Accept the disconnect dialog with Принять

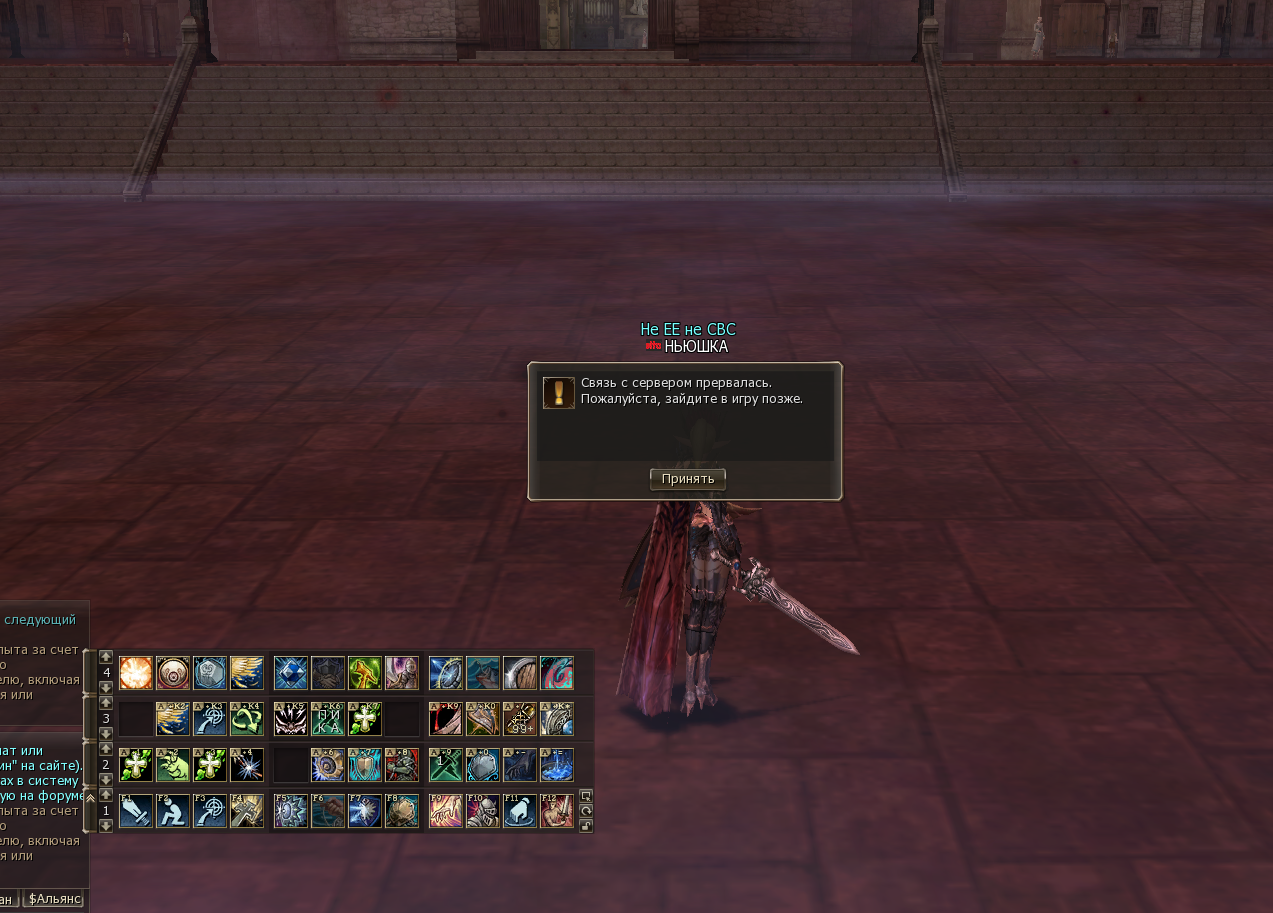[687, 479]
